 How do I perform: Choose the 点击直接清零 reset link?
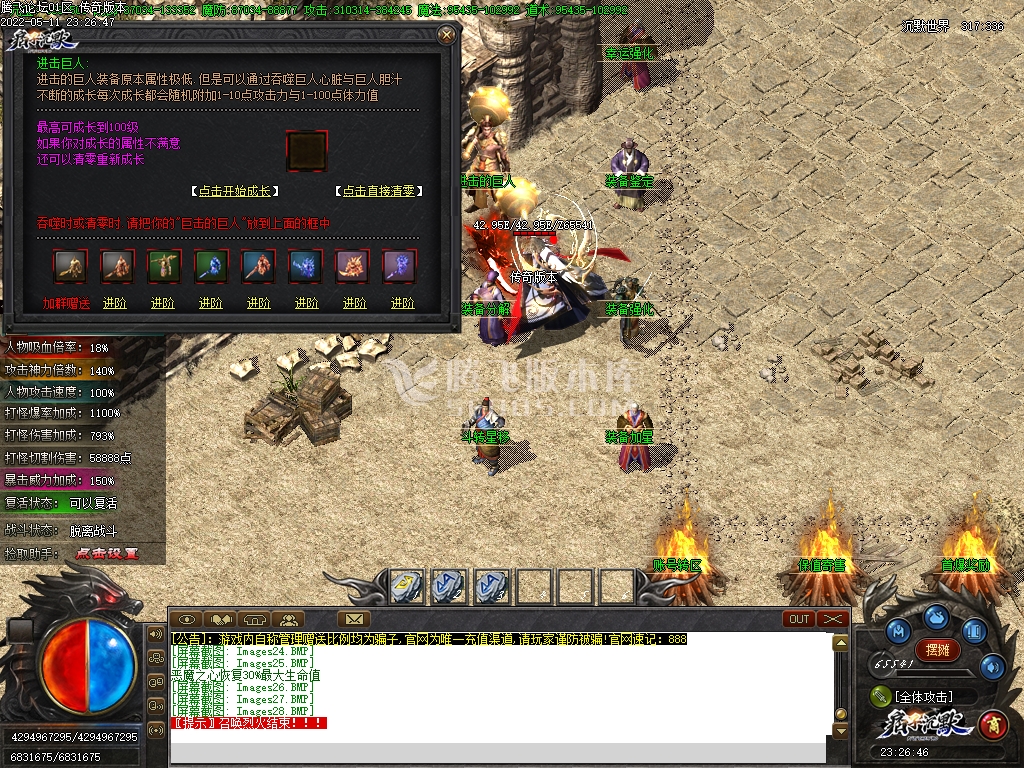[378, 191]
